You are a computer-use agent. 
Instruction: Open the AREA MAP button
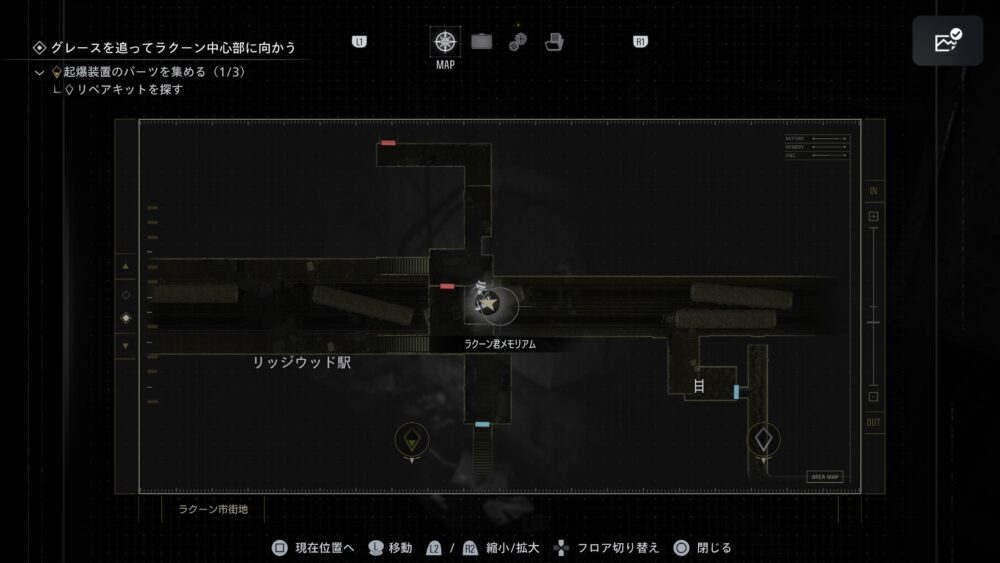(x=825, y=477)
